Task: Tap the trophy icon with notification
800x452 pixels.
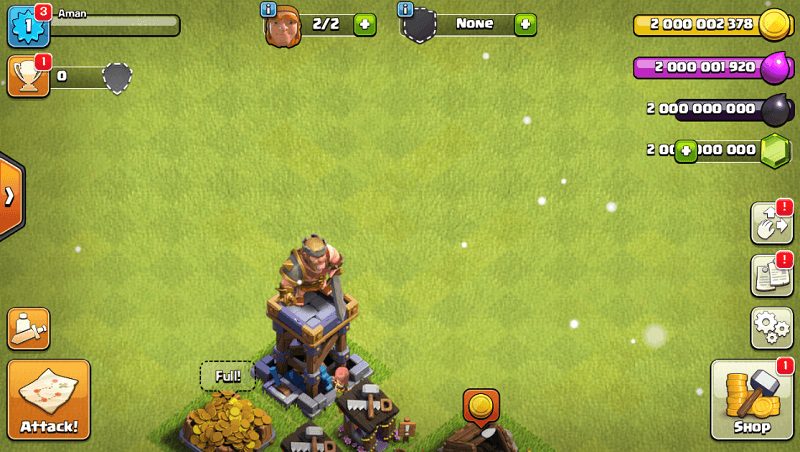Action: pos(26,76)
